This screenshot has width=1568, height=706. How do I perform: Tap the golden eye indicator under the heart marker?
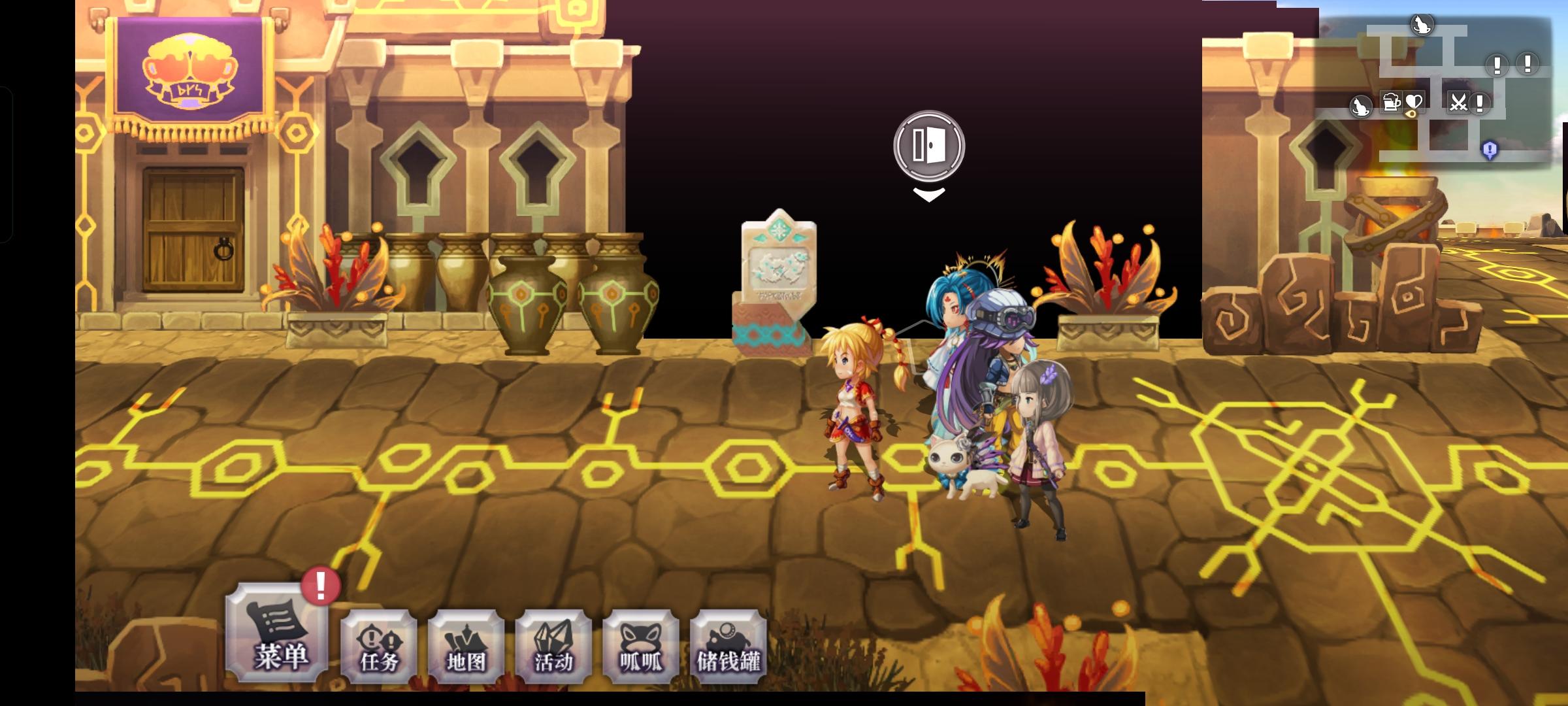pyautogui.click(x=1411, y=114)
